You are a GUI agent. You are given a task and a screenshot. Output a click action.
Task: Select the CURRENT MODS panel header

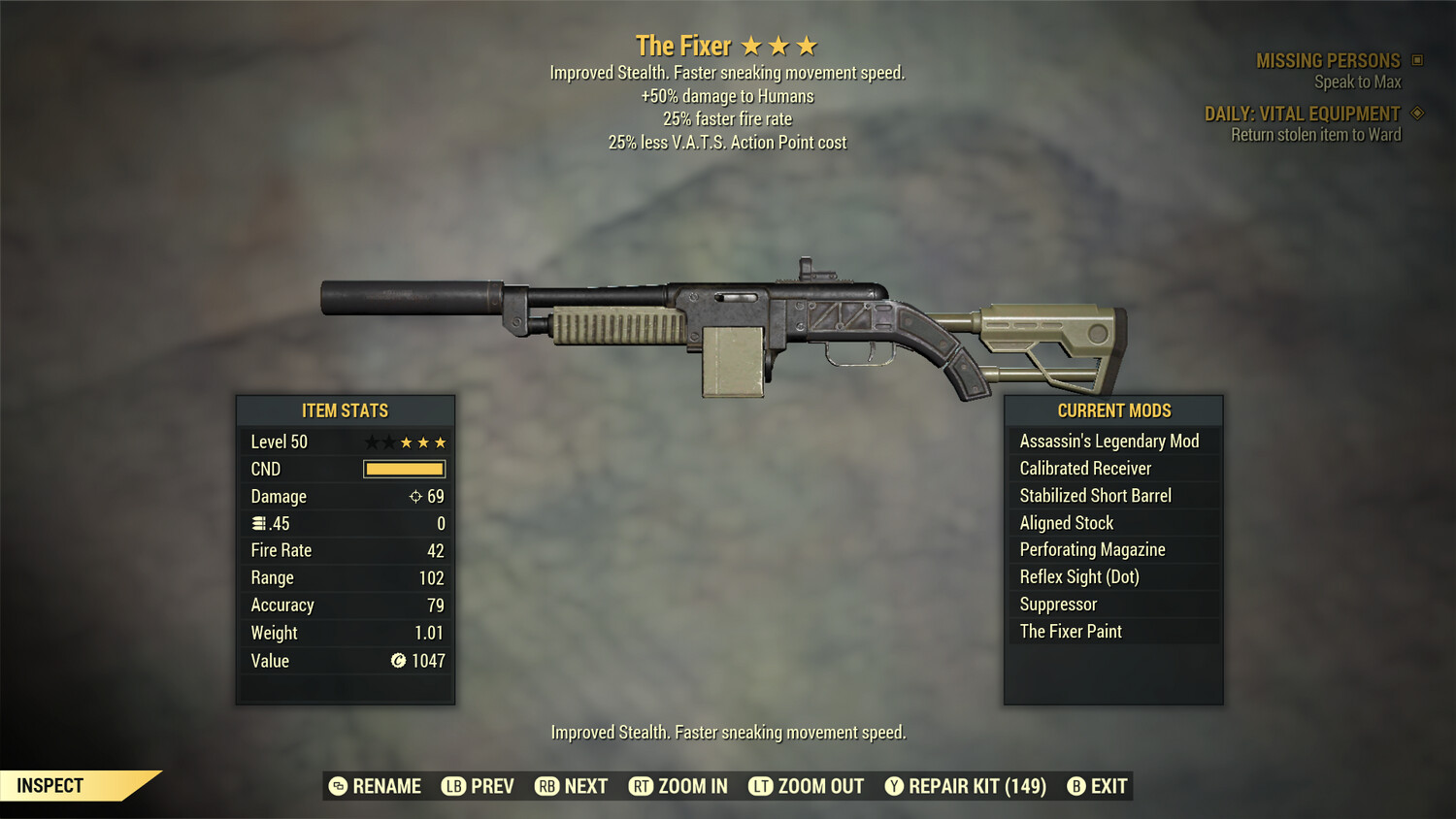(x=1112, y=410)
